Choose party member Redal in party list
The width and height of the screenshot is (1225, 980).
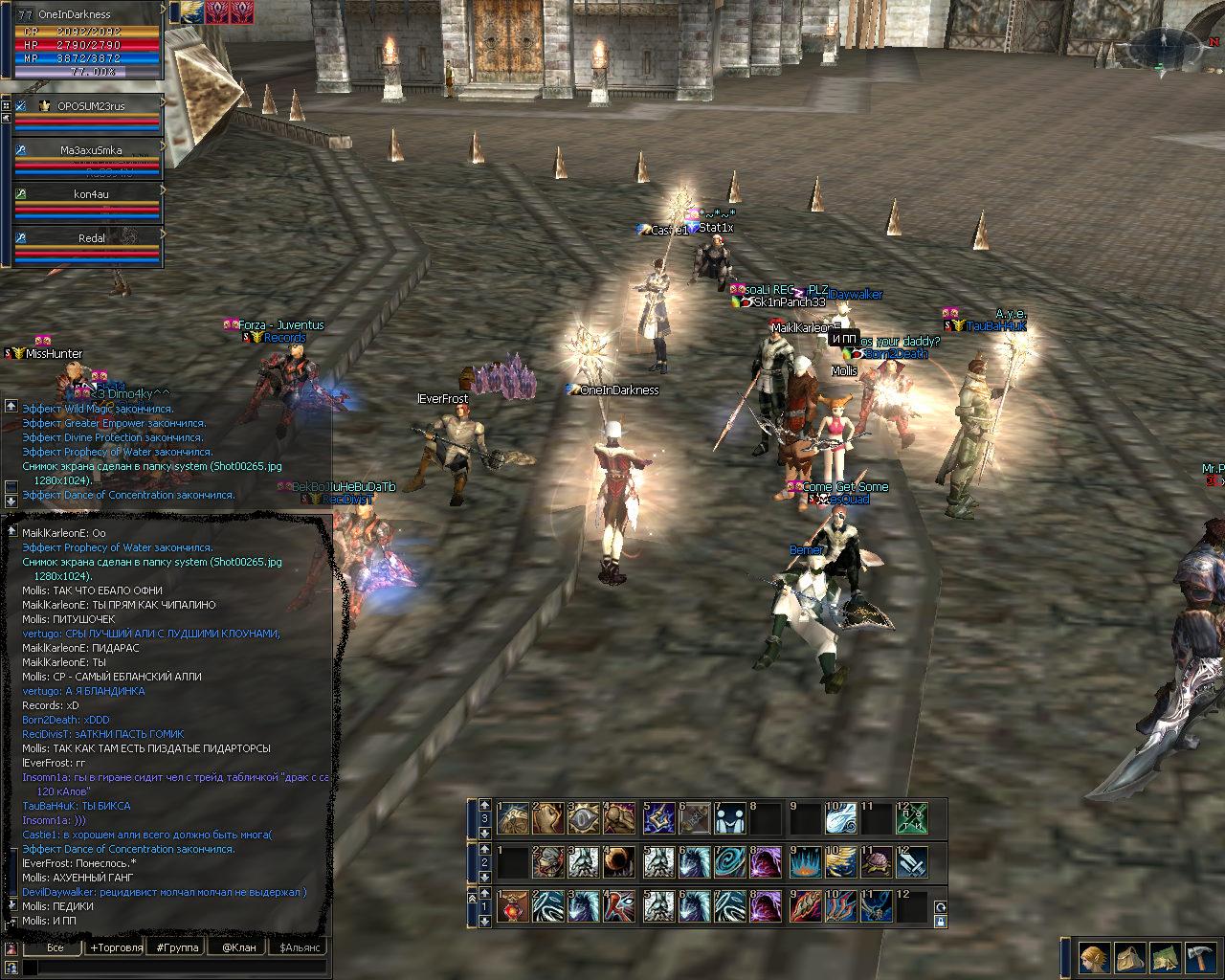pos(91,238)
